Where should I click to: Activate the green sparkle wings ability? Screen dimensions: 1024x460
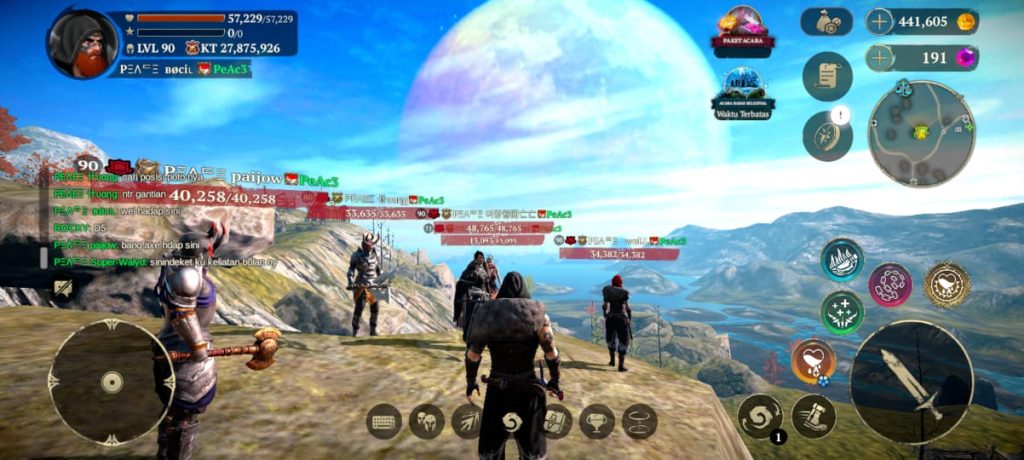point(842,312)
